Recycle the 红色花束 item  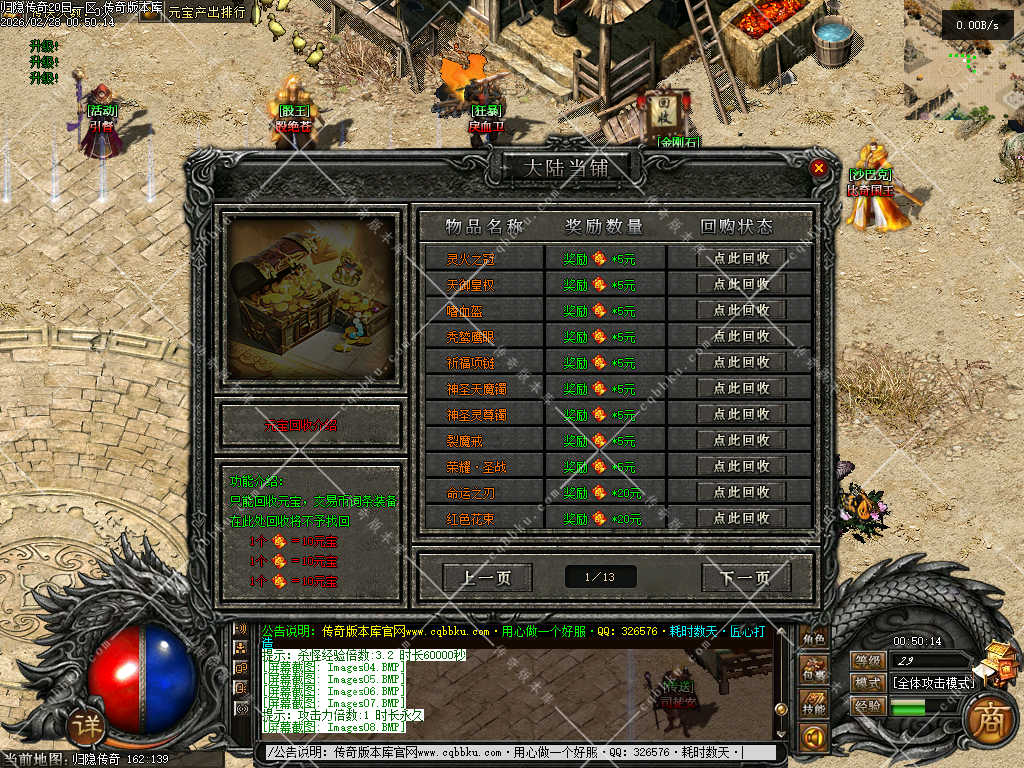(x=741, y=518)
